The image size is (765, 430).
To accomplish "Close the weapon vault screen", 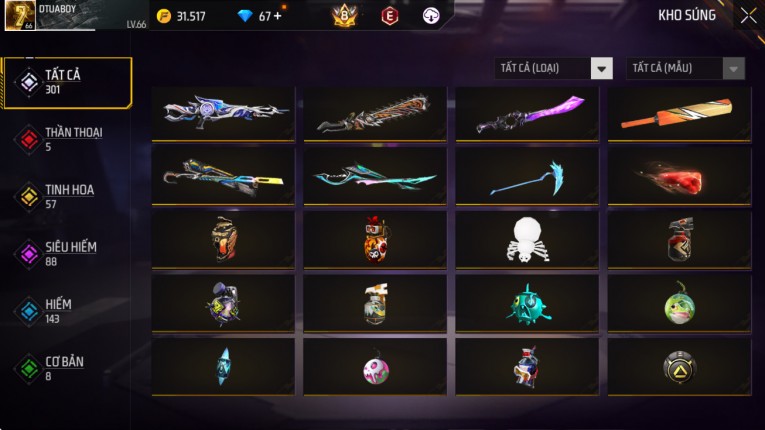I will pyautogui.click(x=748, y=16).
